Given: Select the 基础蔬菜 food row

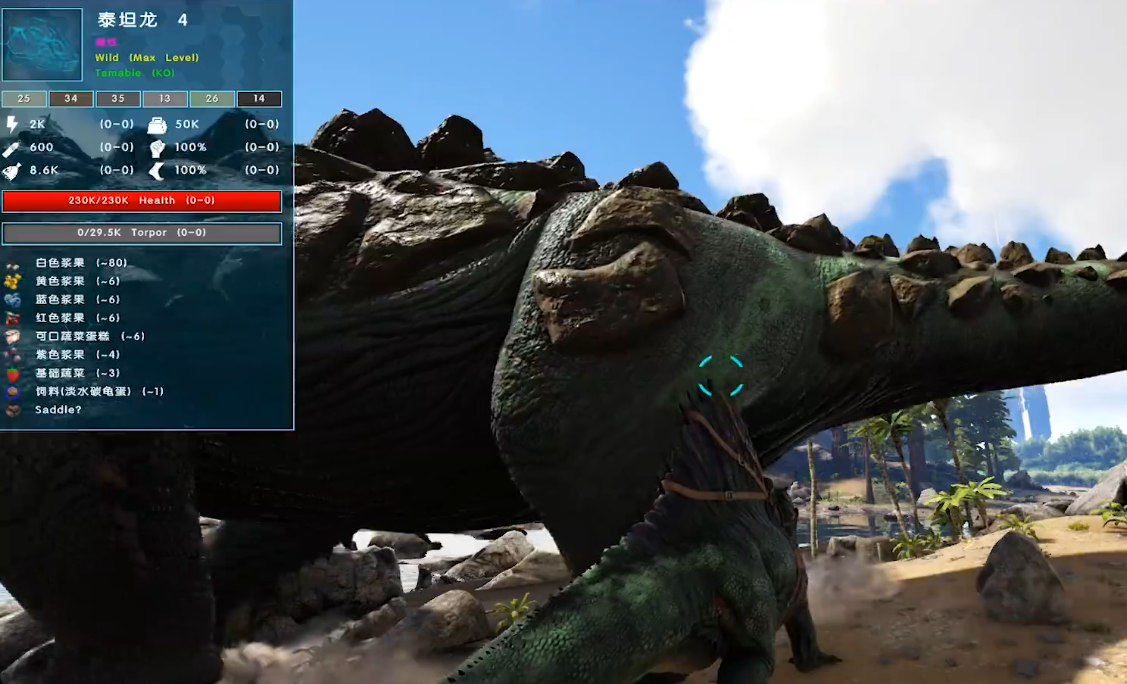Looking at the screenshot, I should click(x=77, y=373).
